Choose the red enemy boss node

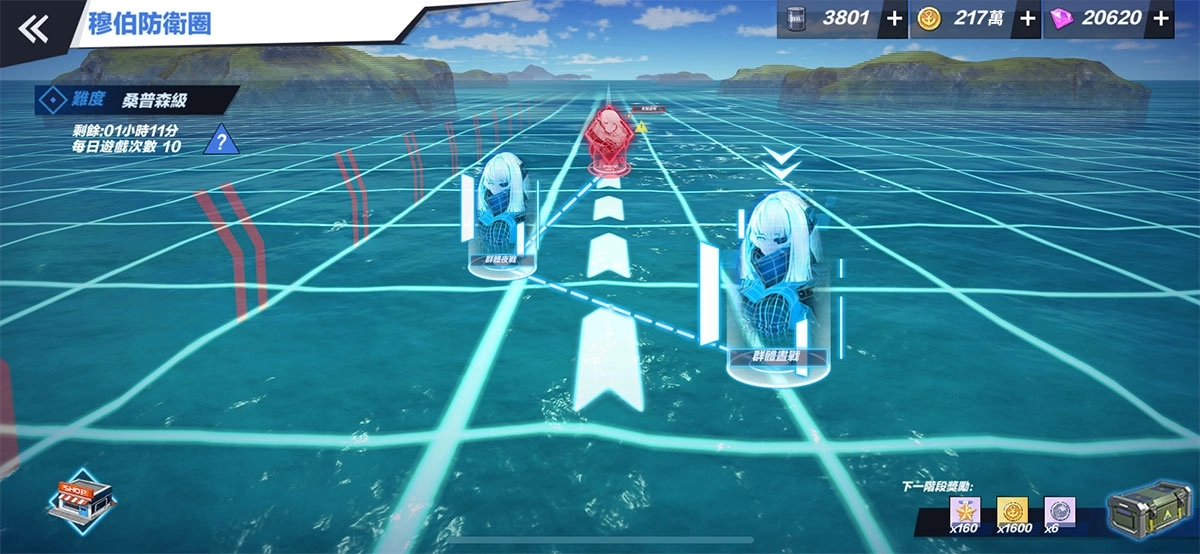(x=606, y=142)
